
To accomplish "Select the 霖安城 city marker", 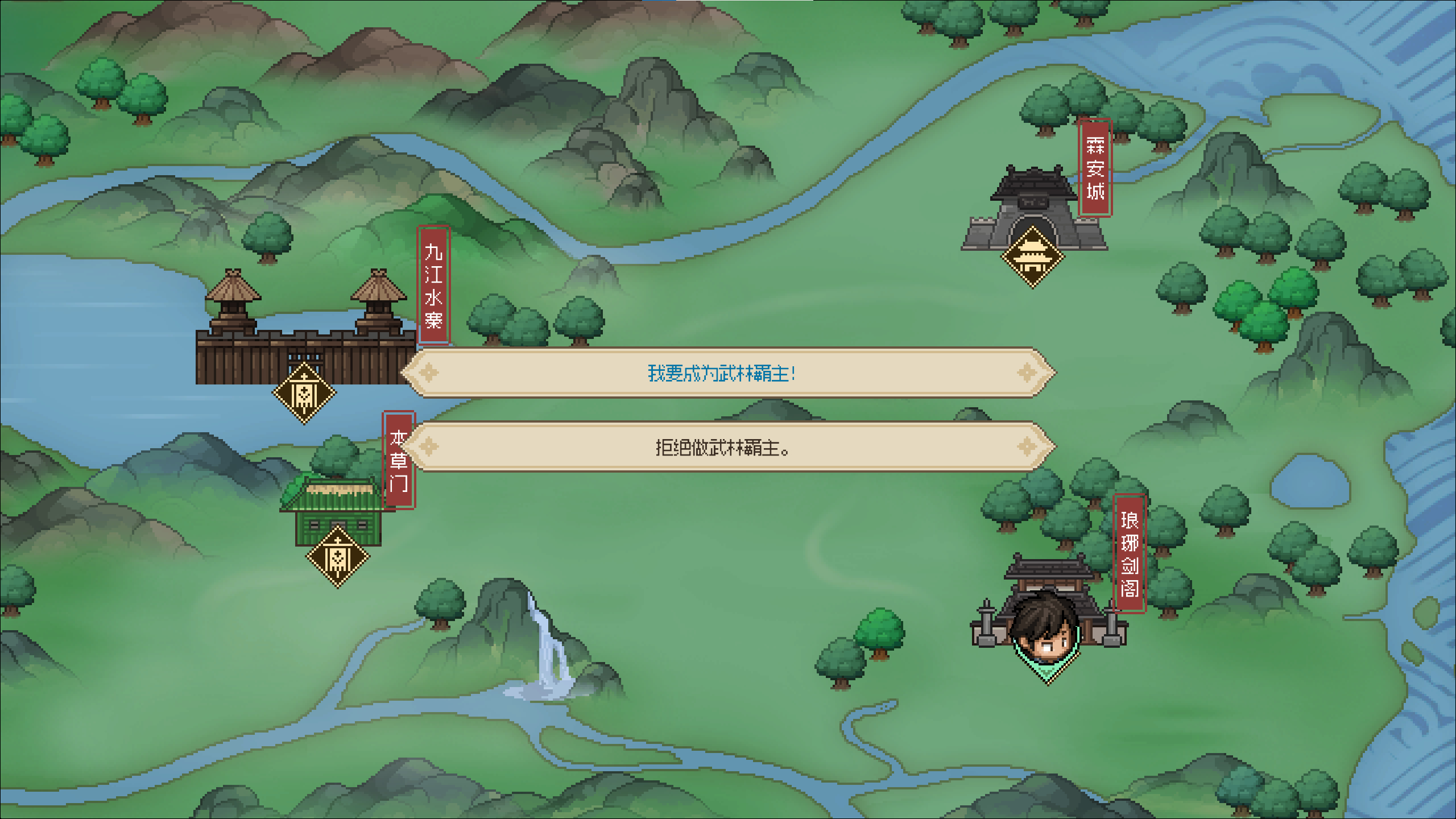I will pos(1032,257).
